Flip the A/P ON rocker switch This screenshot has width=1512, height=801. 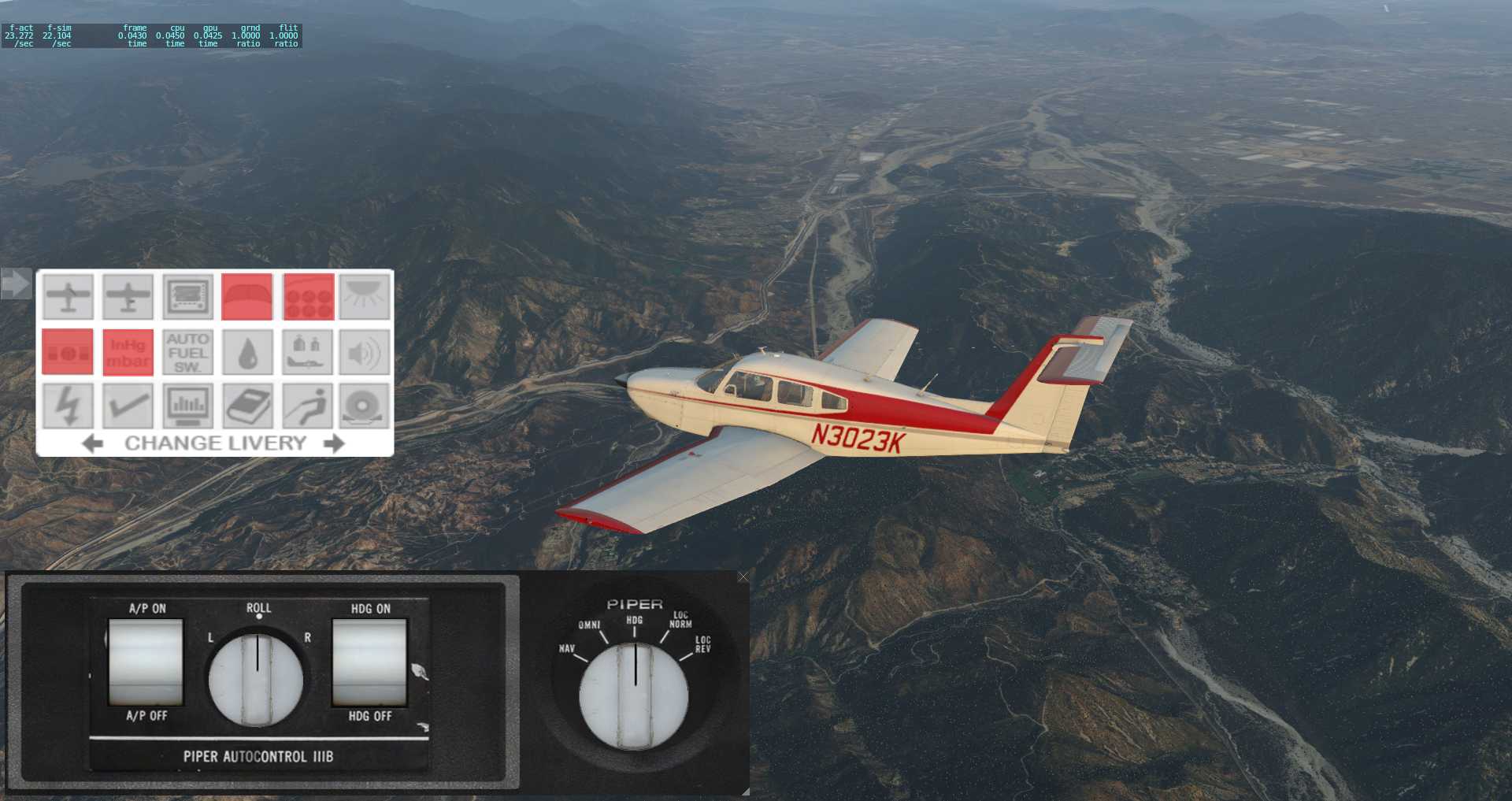coord(146,662)
